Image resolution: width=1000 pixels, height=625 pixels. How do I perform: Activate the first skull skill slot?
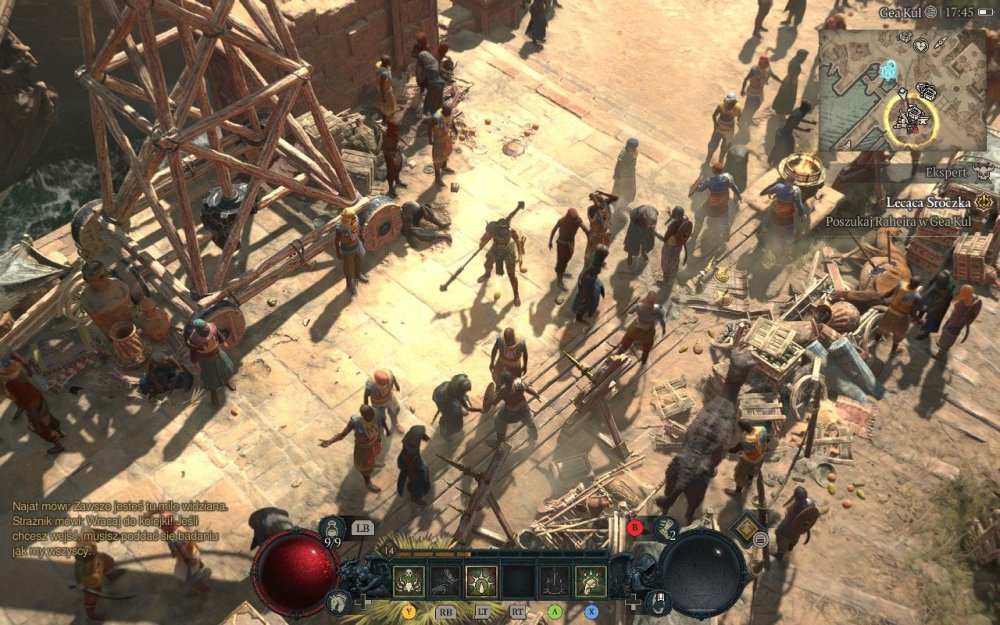point(407,581)
